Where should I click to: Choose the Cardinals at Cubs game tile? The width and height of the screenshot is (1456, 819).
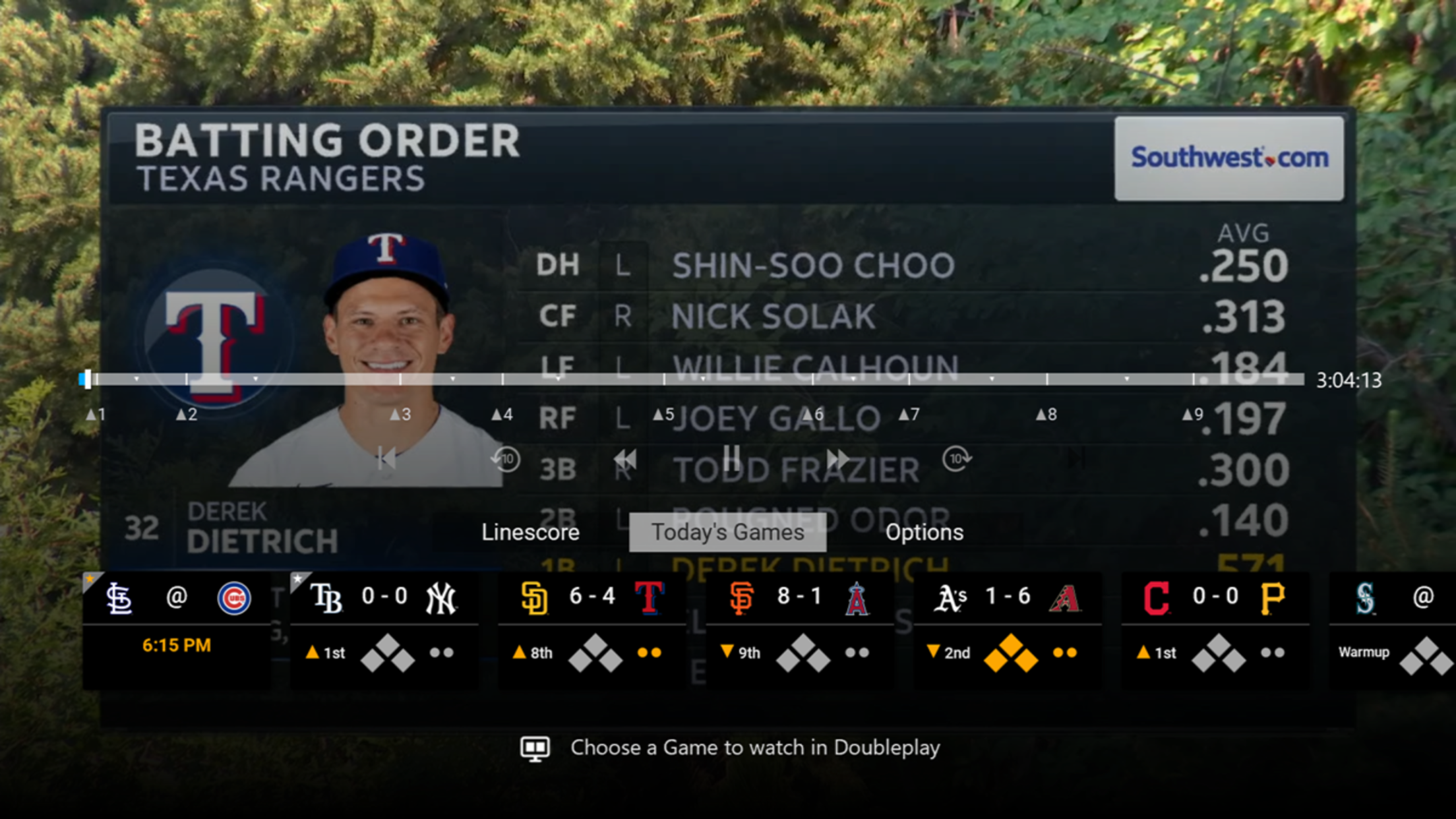coord(177,629)
